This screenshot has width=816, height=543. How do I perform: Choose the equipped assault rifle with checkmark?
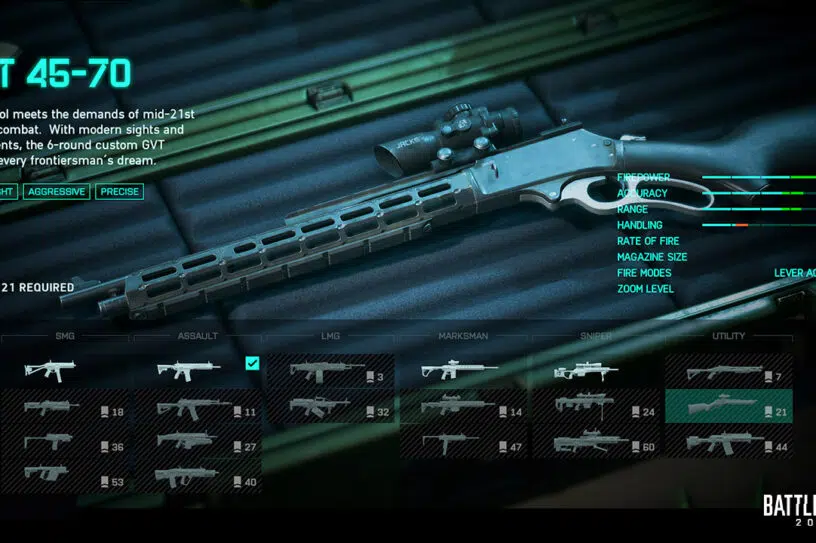click(x=196, y=371)
